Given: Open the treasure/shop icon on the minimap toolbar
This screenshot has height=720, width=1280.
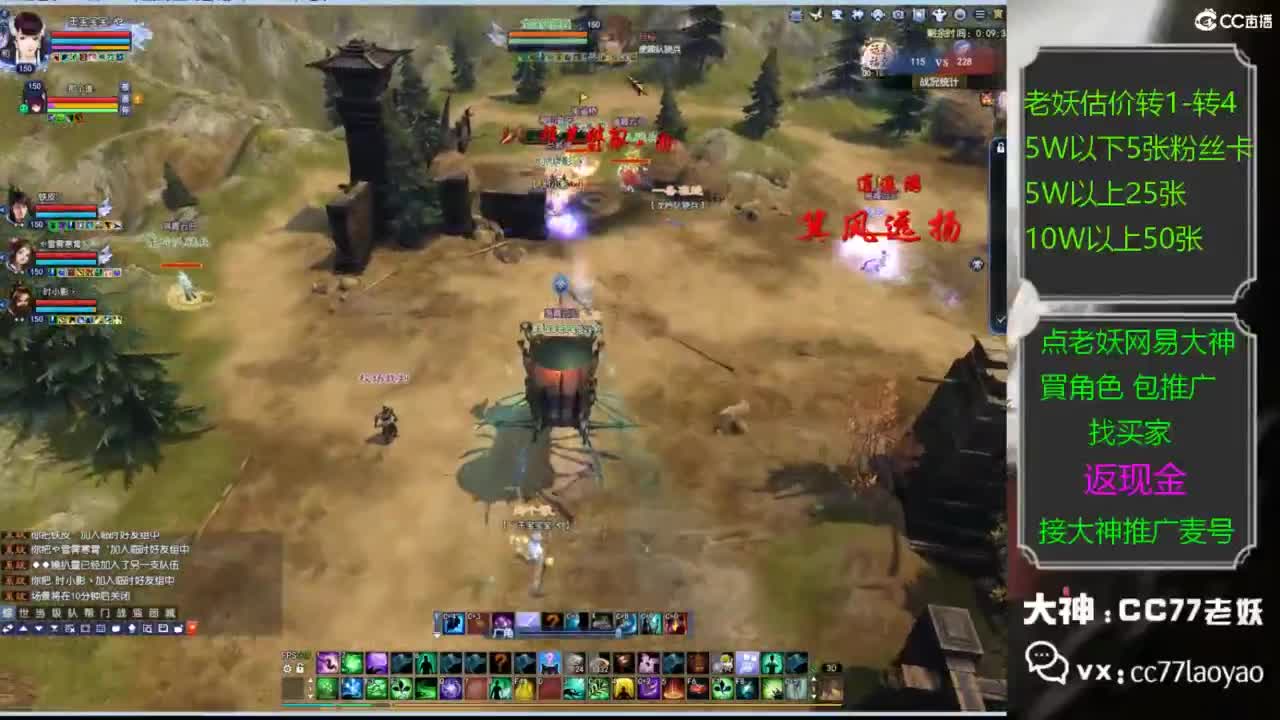Looking at the screenshot, I should [x=839, y=13].
